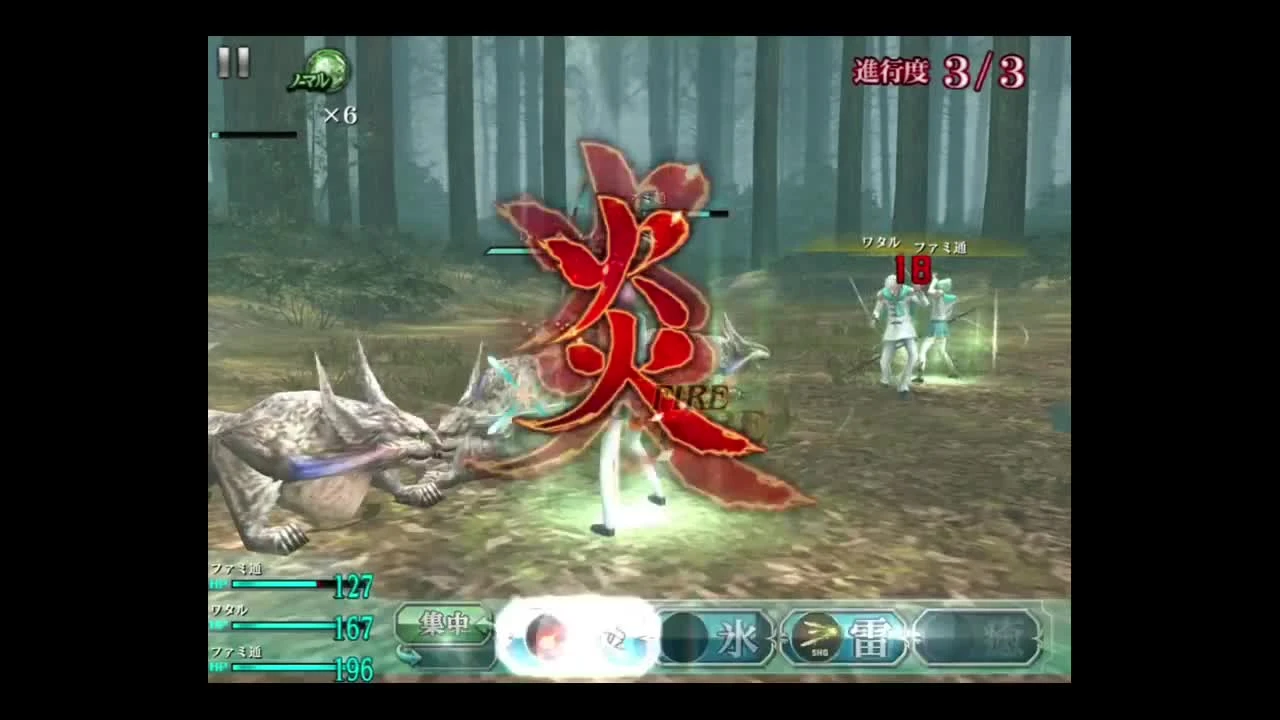
Task: Tap the 18 damage number
Action: tap(912, 270)
